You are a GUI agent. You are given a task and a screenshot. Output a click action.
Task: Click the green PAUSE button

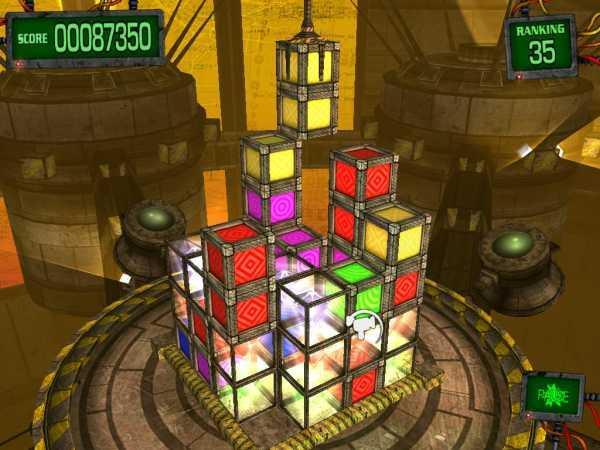click(x=553, y=395)
